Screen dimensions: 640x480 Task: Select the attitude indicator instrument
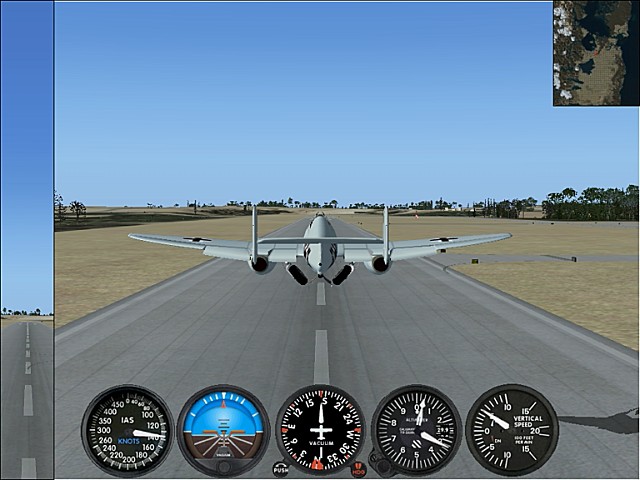(223, 430)
